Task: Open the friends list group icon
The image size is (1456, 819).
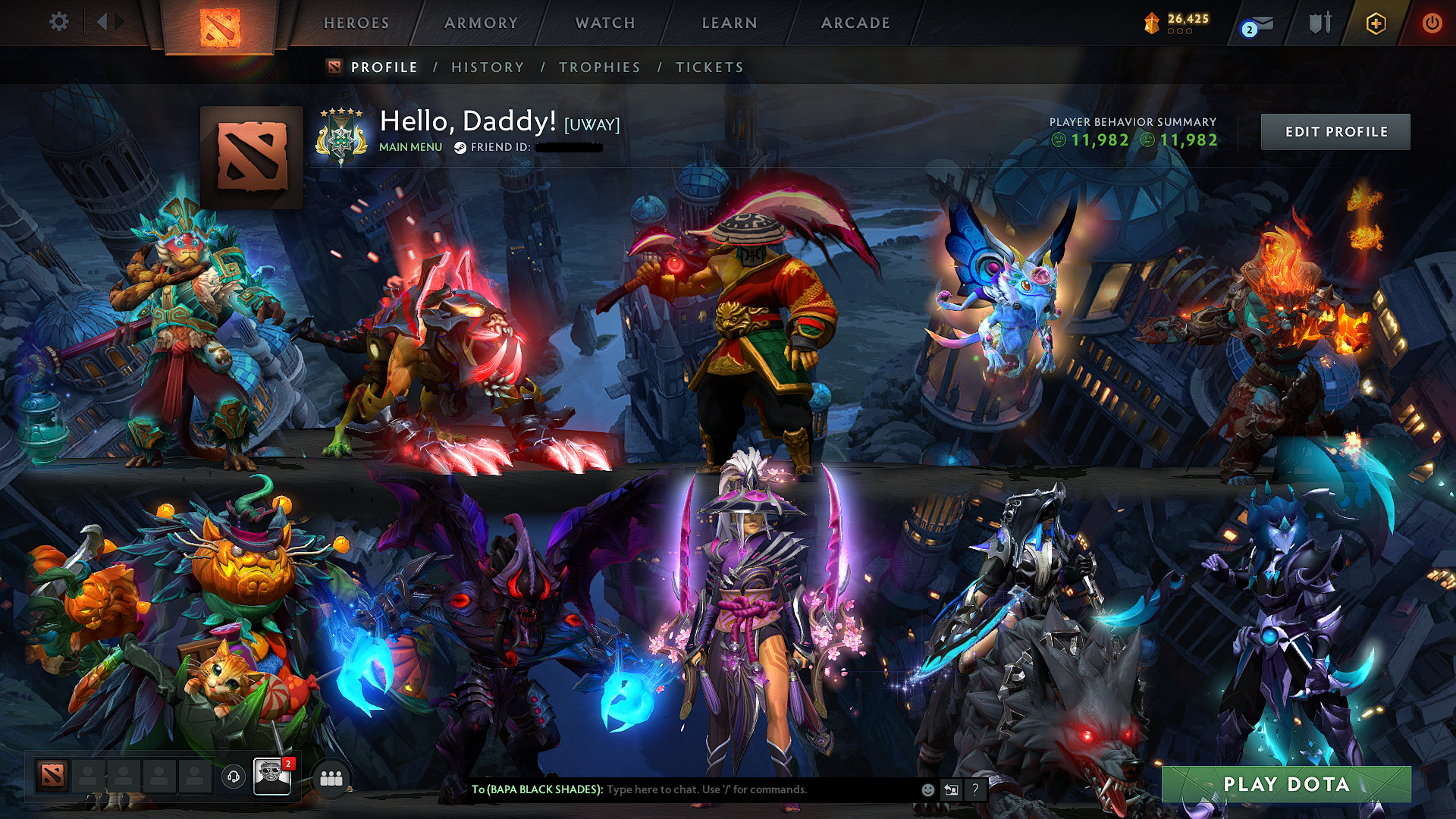Action: click(x=329, y=777)
